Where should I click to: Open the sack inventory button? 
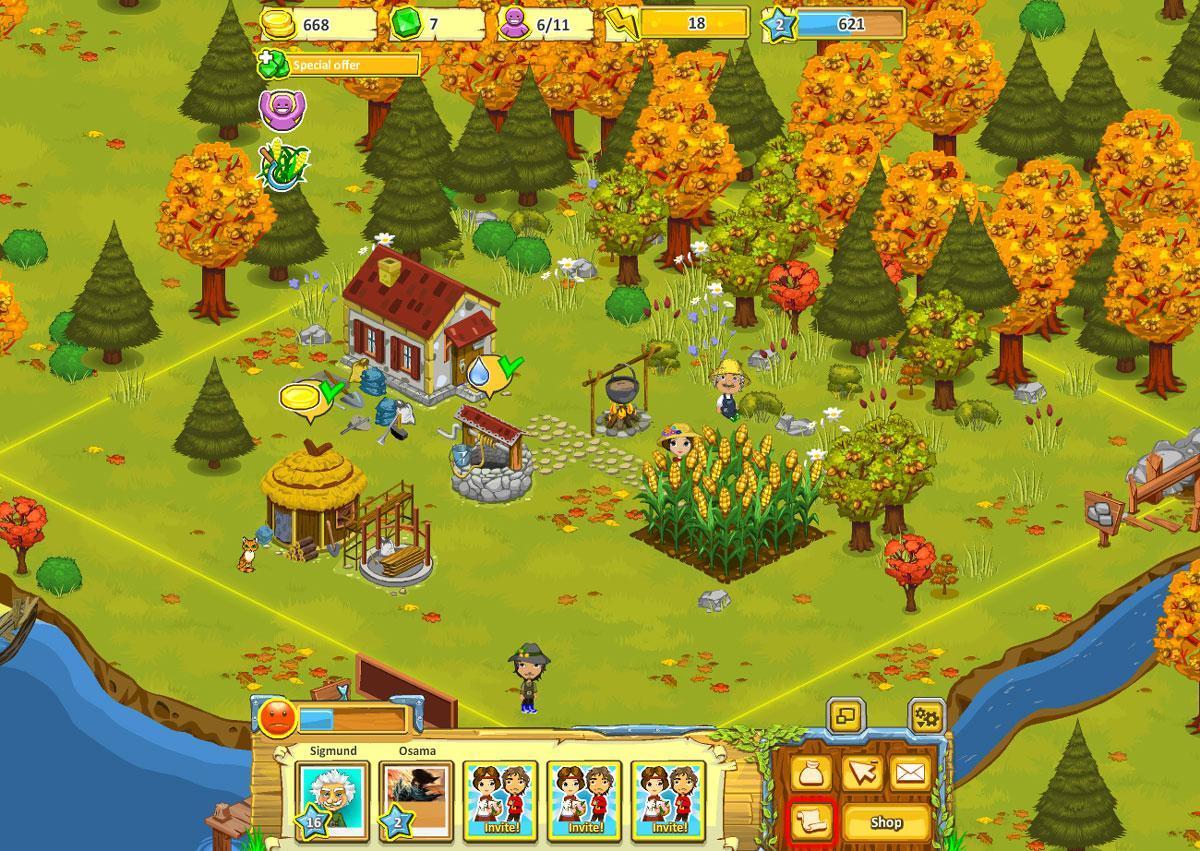coord(811,772)
